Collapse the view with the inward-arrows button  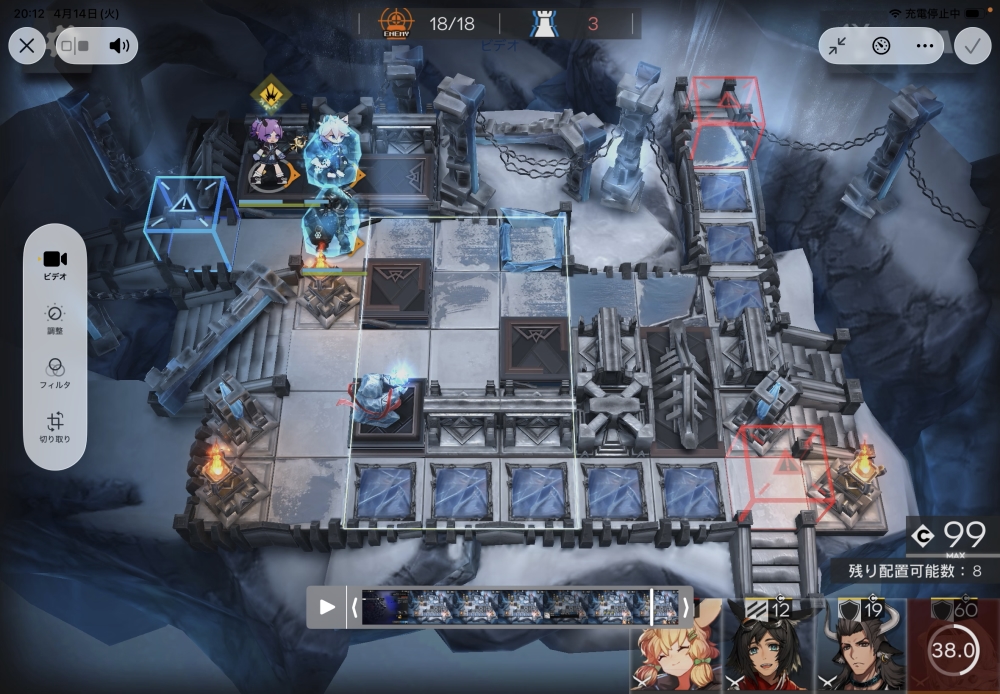[x=838, y=46]
